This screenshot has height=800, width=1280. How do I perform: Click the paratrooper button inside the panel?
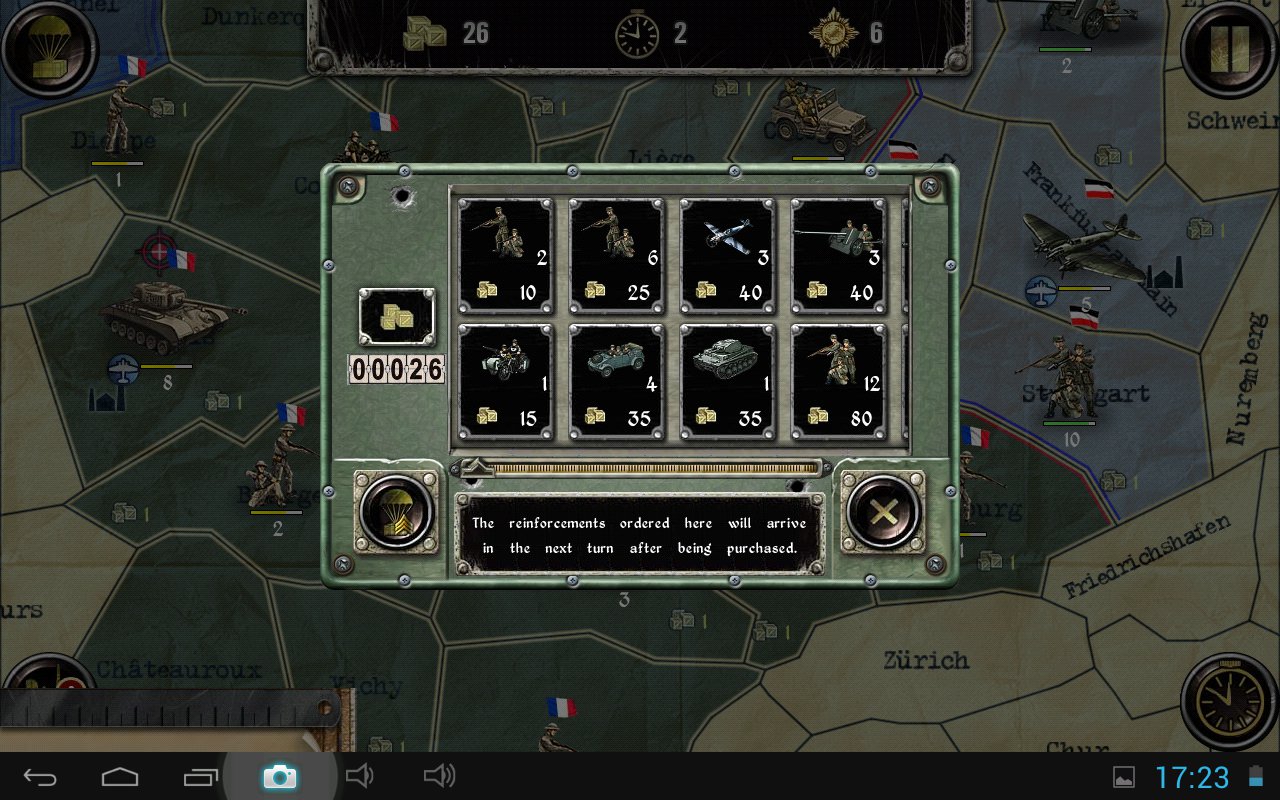coord(396,513)
